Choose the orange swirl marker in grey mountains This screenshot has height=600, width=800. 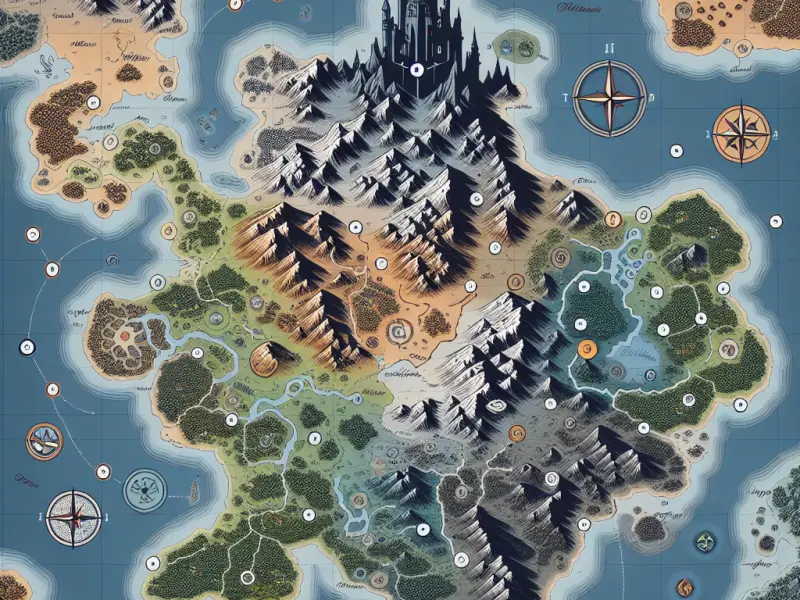click(517, 433)
